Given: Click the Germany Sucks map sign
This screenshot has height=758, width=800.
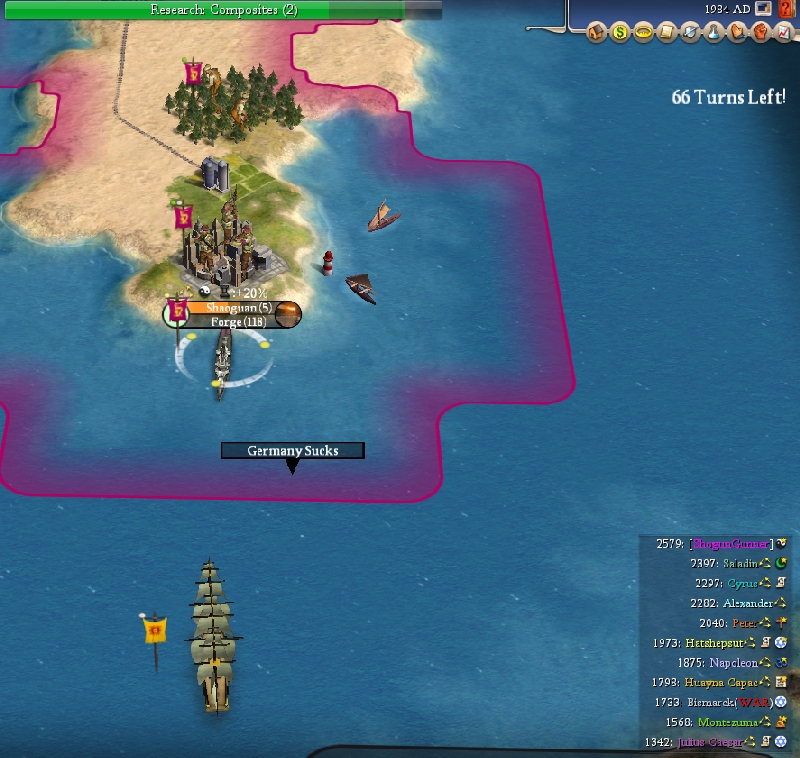Looking at the screenshot, I should click(x=292, y=451).
